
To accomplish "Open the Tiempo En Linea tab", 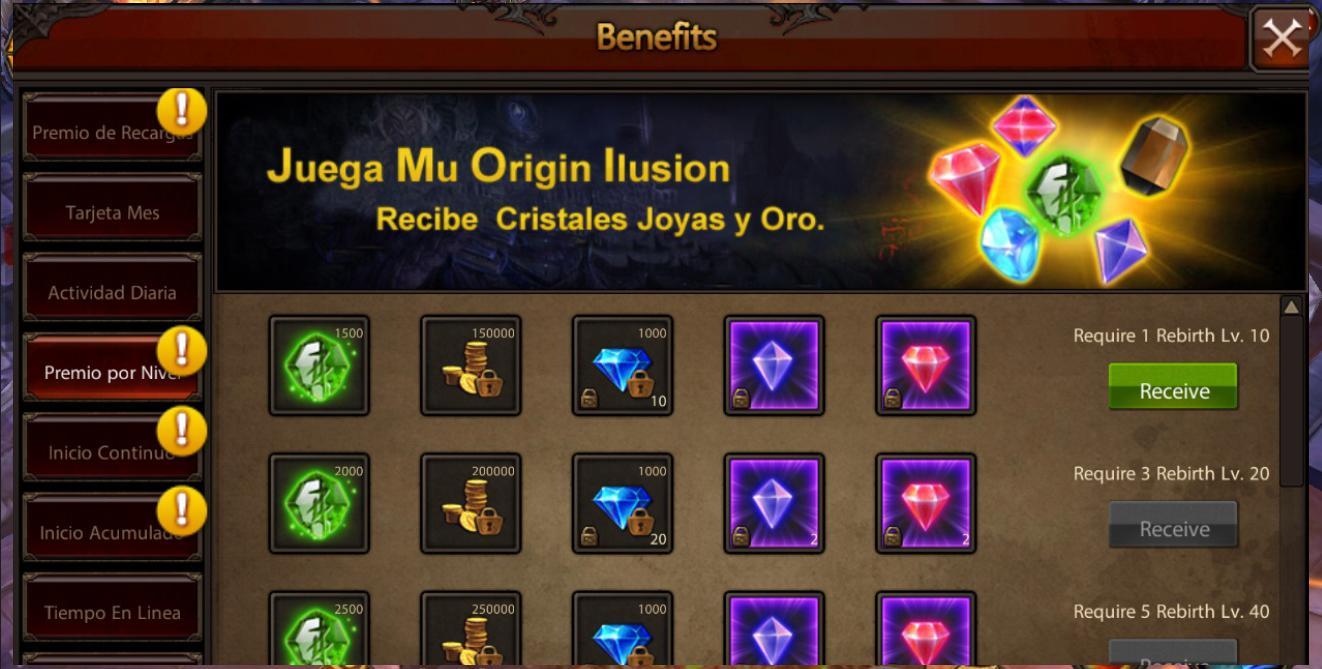I will click(112, 612).
